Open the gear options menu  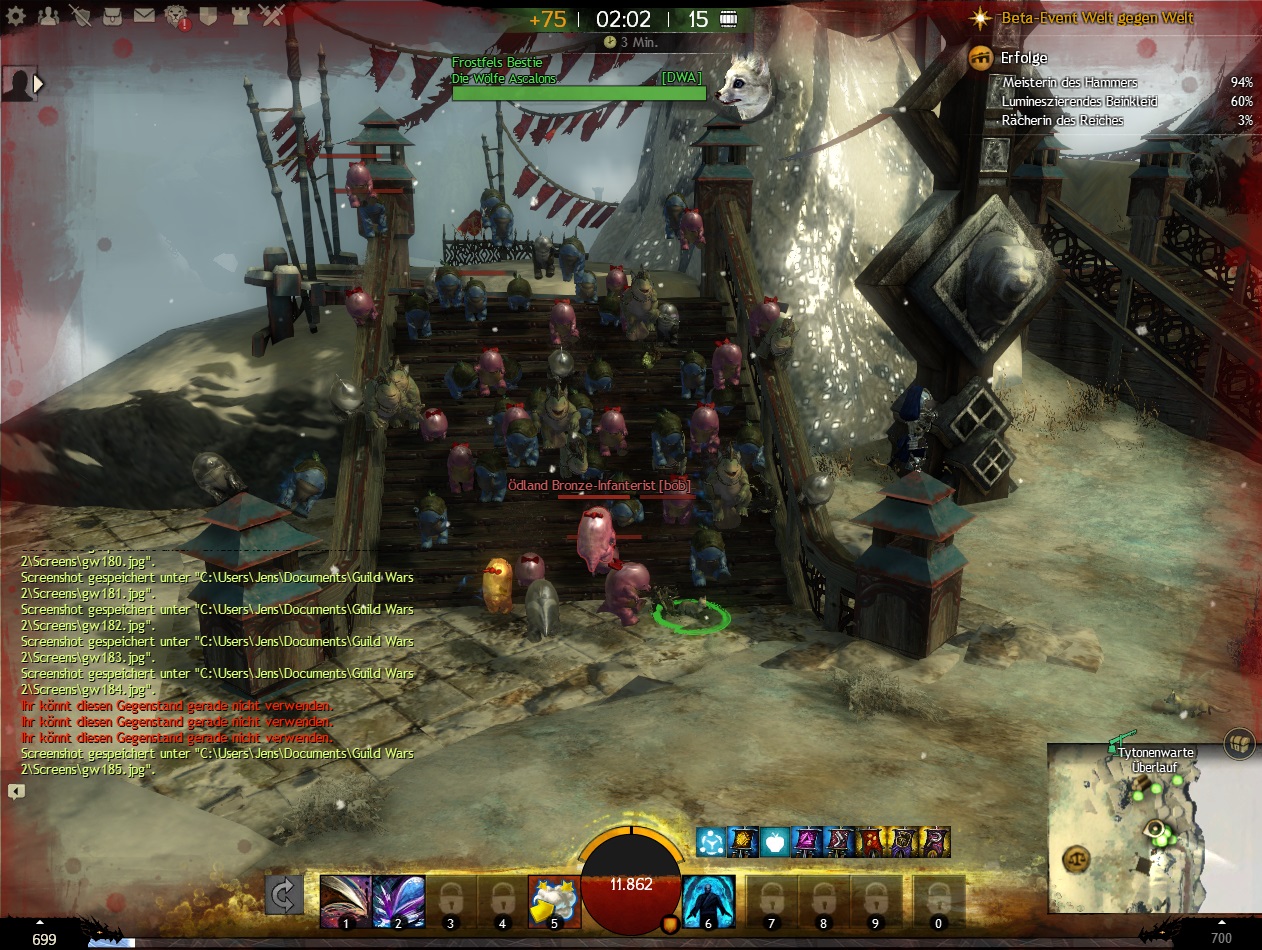16,16
